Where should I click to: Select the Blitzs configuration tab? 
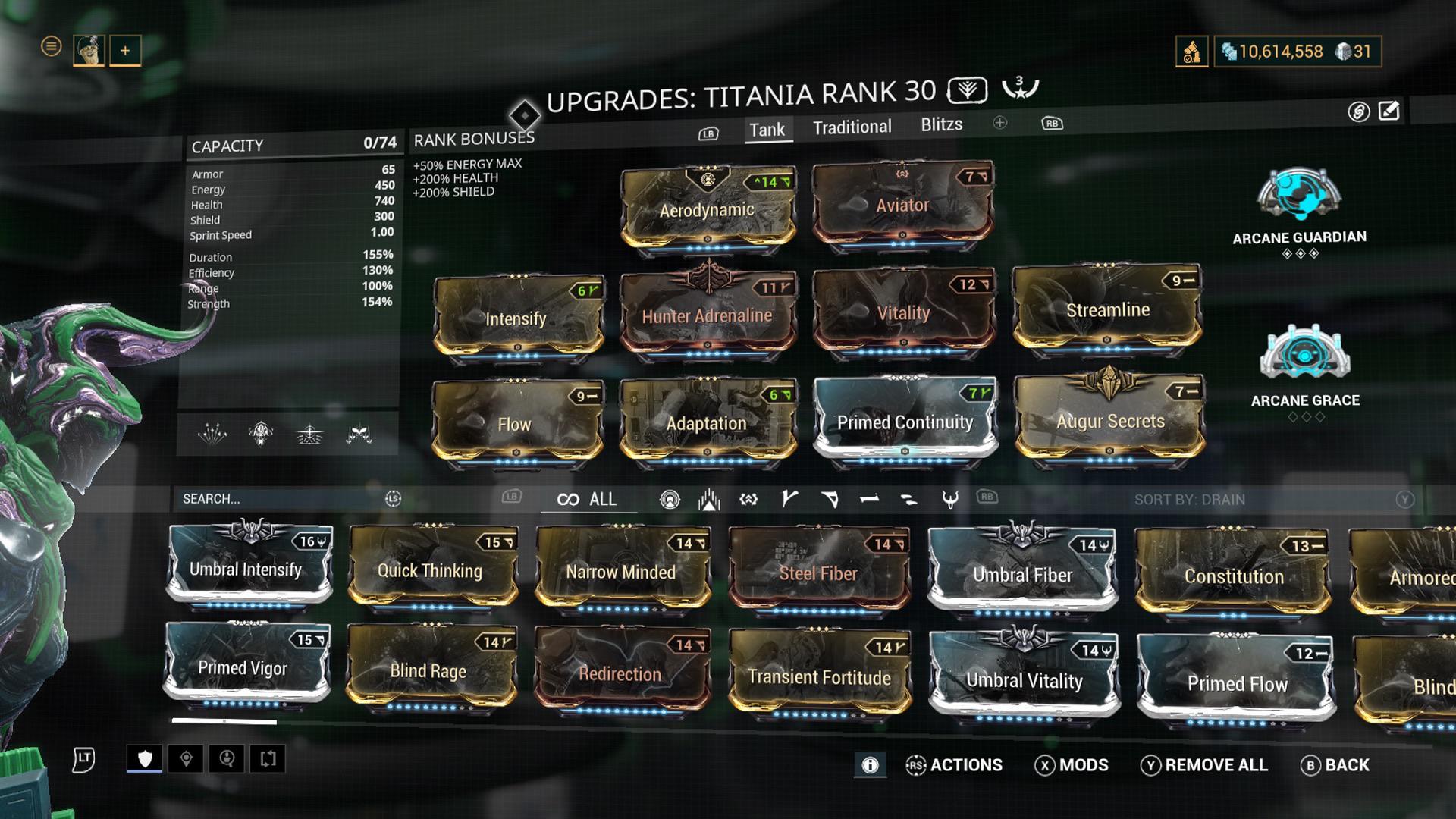pos(940,125)
